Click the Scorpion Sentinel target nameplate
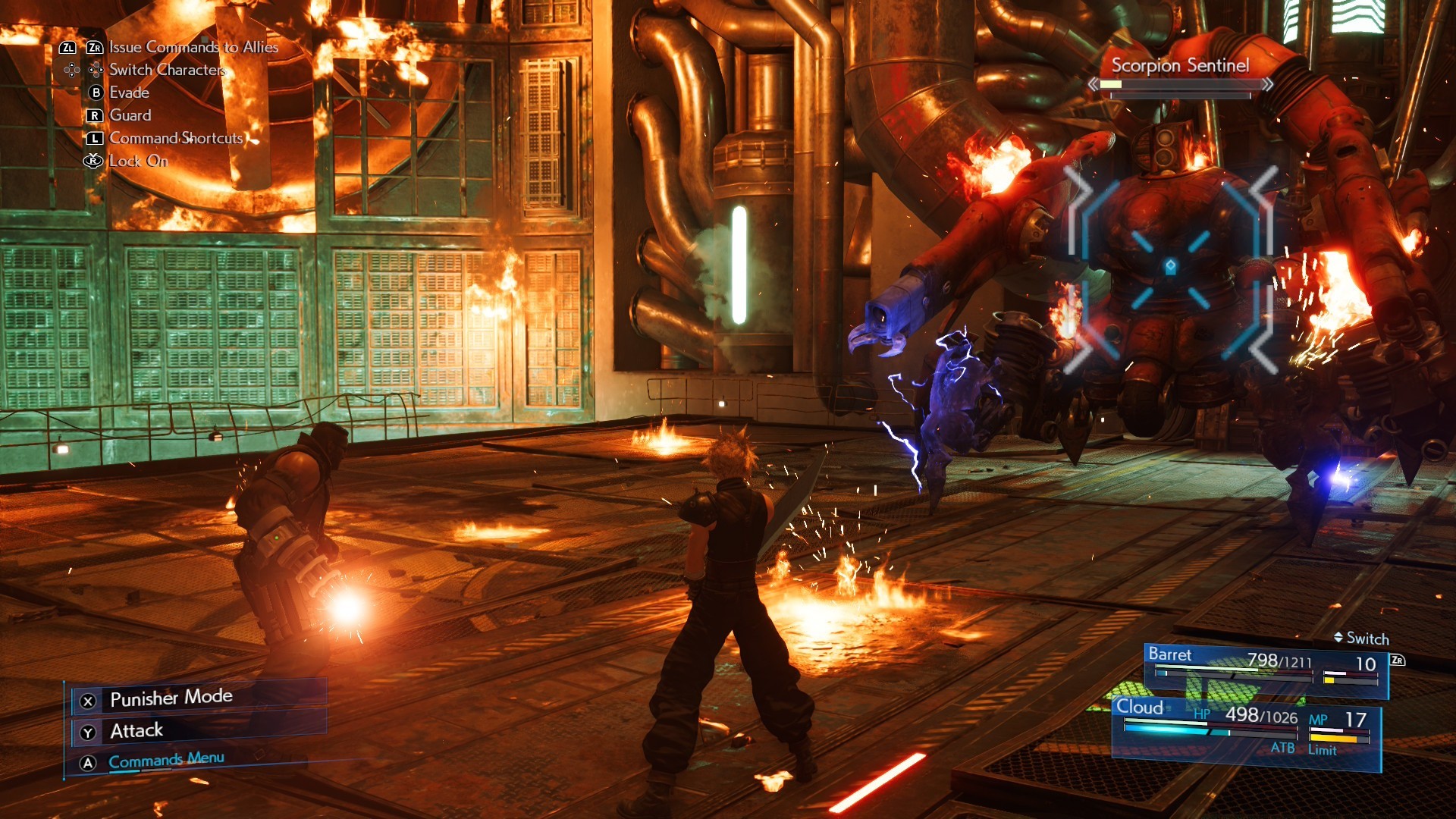 pyautogui.click(x=1180, y=66)
